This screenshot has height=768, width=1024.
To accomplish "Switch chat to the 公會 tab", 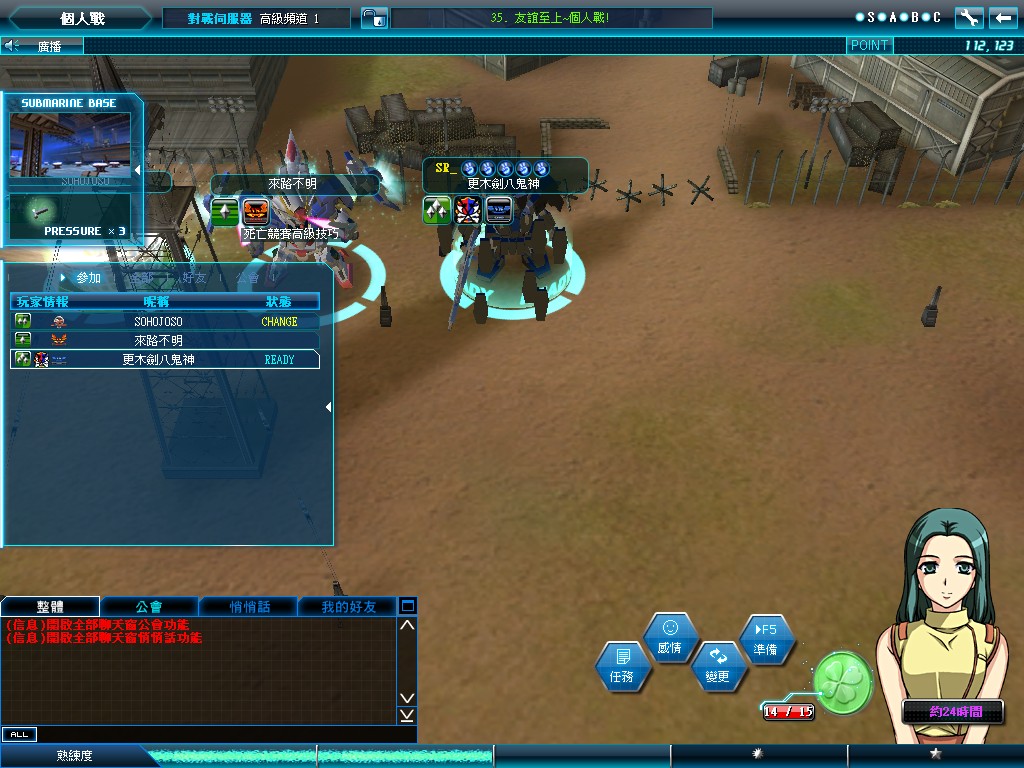I will 149,607.
